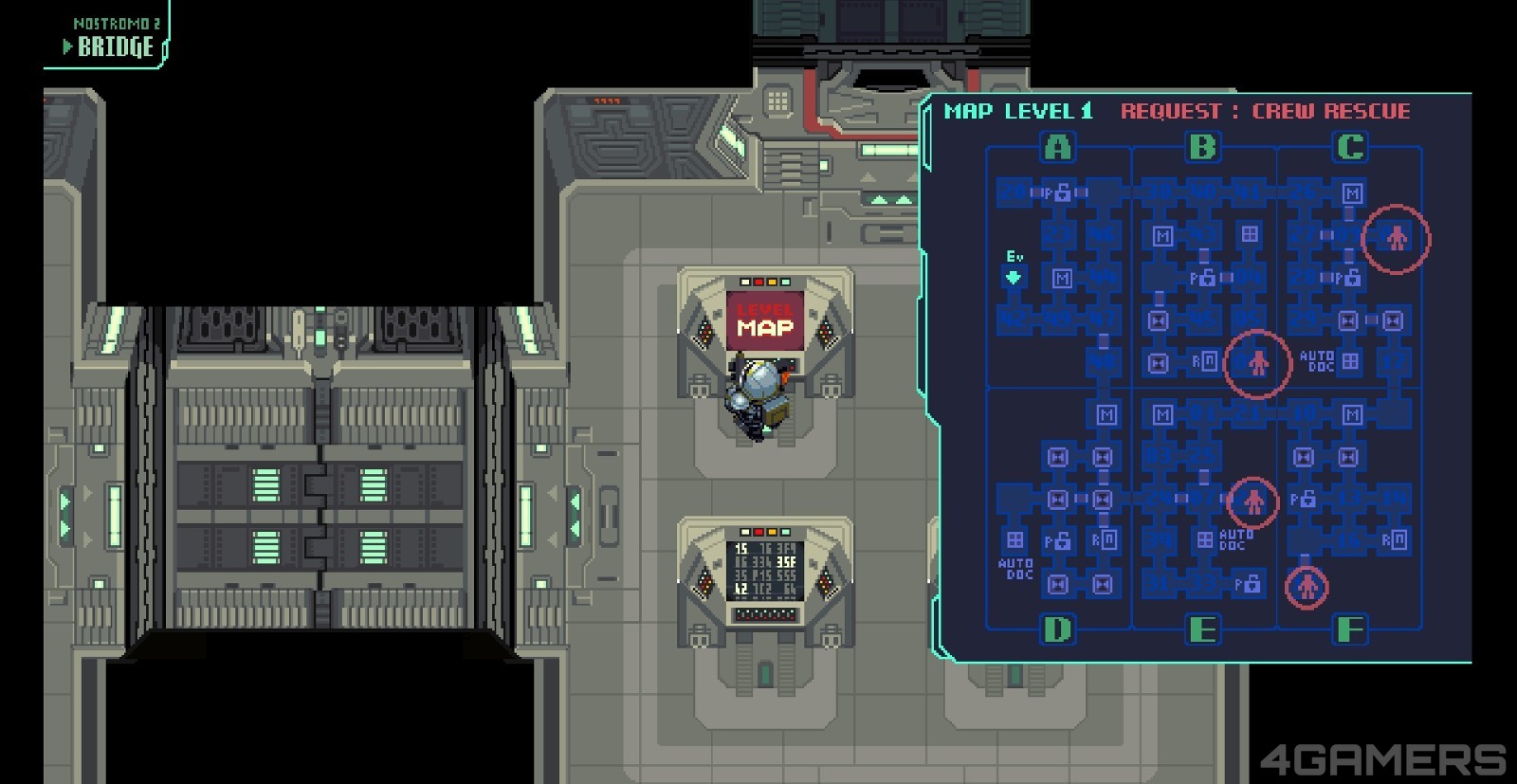The image size is (1517, 784).
Task: Select the crew rescue marker in sector C
Action: tap(1396, 238)
